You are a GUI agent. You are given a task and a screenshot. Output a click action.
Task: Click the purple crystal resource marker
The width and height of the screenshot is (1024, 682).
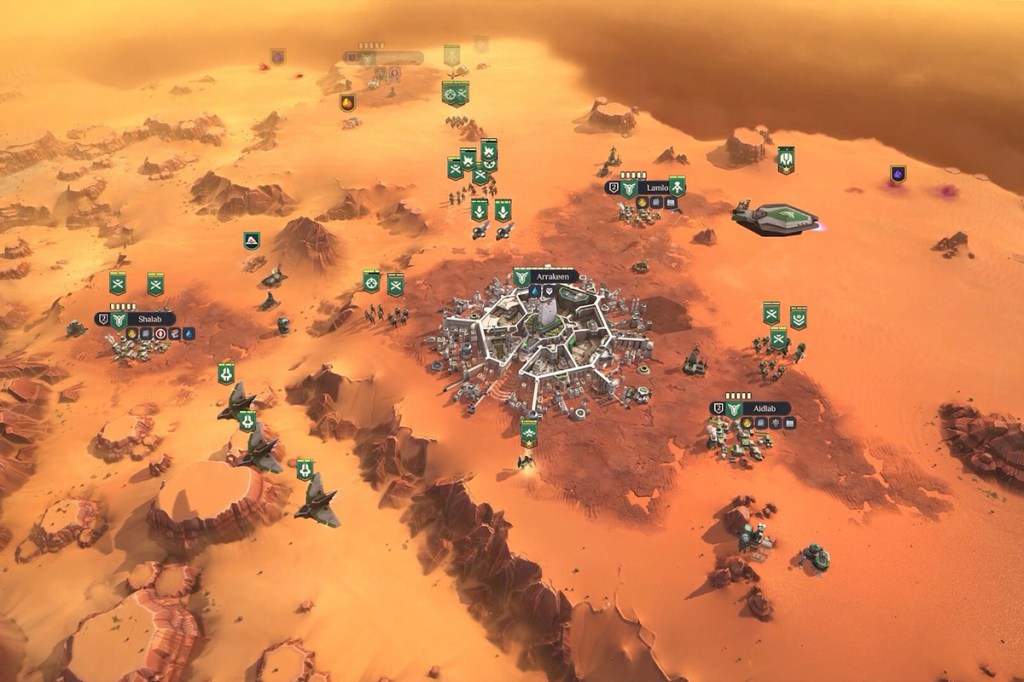click(897, 174)
